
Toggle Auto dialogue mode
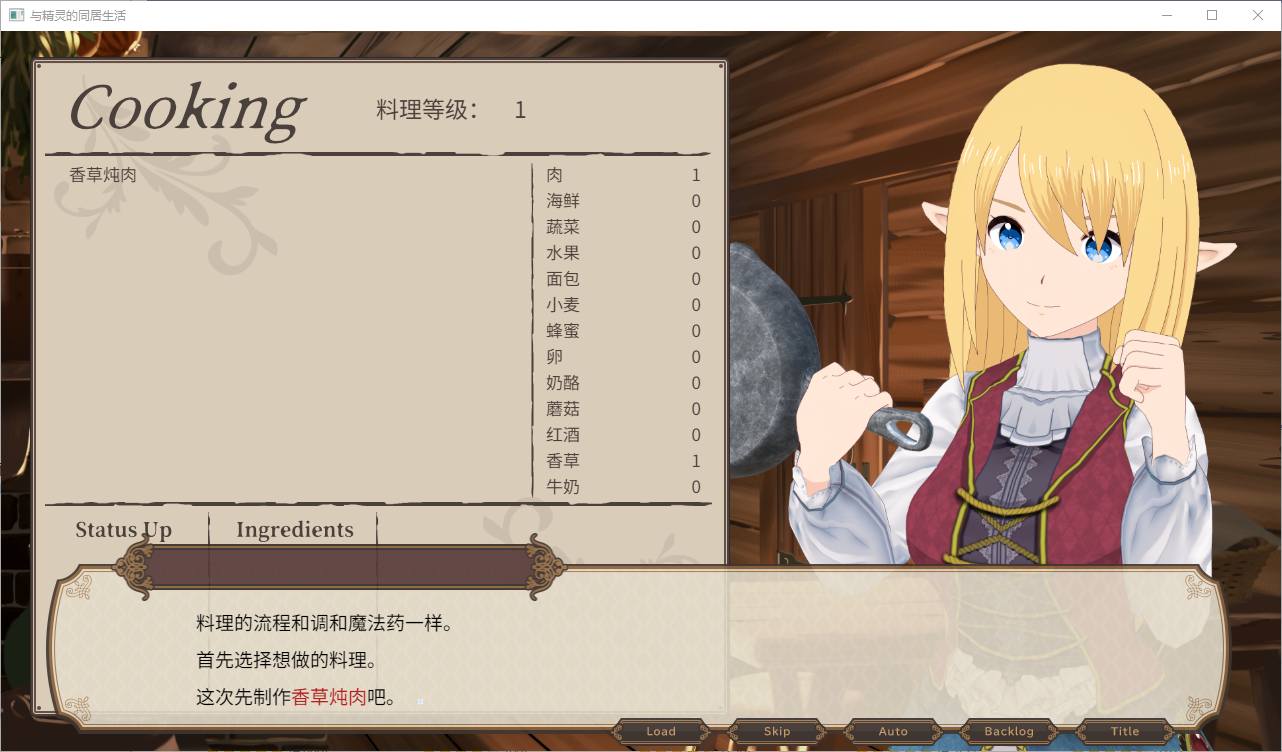[893, 731]
